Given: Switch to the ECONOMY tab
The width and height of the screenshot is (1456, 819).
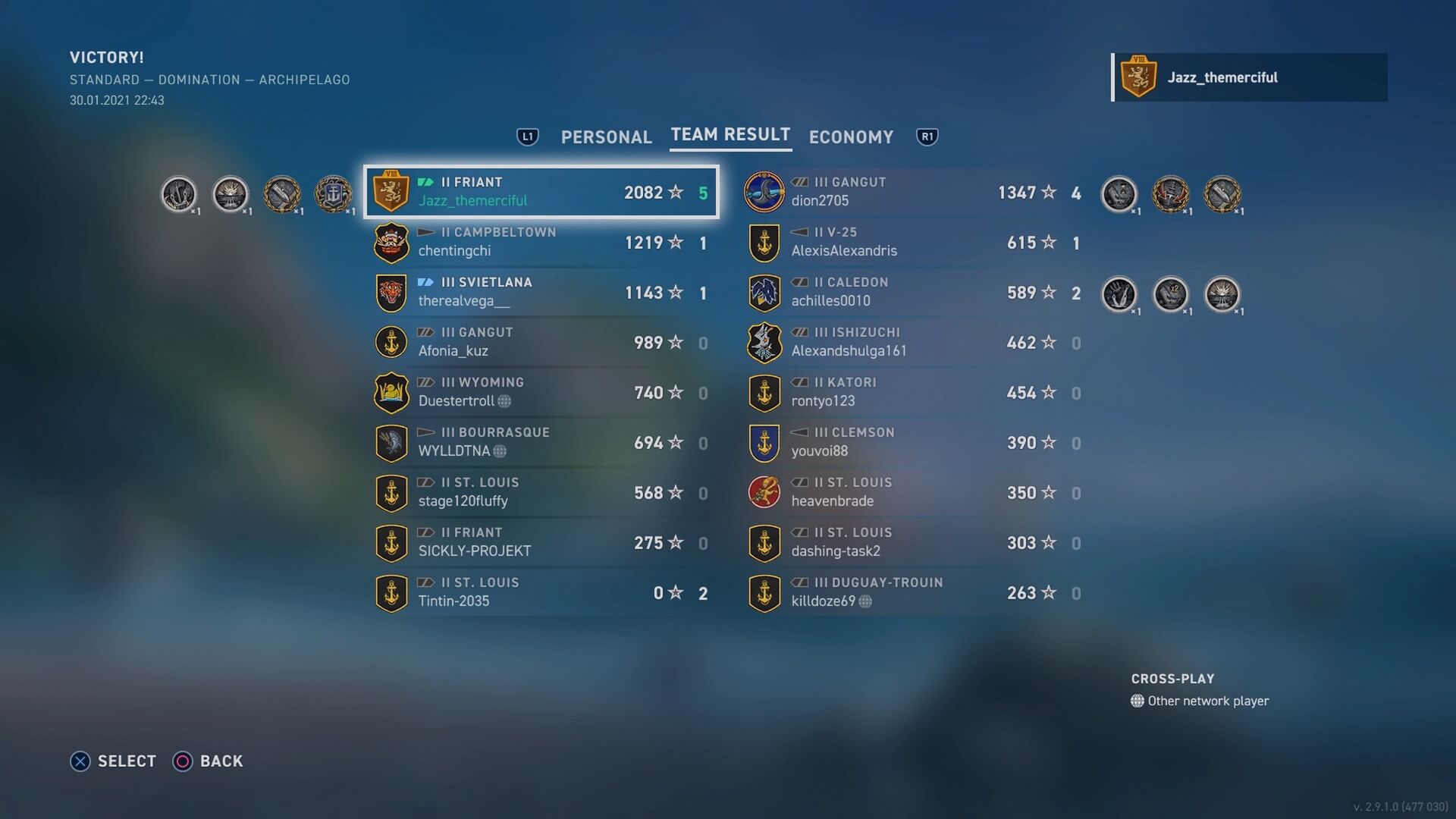Looking at the screenshot, I should [851, 137].
